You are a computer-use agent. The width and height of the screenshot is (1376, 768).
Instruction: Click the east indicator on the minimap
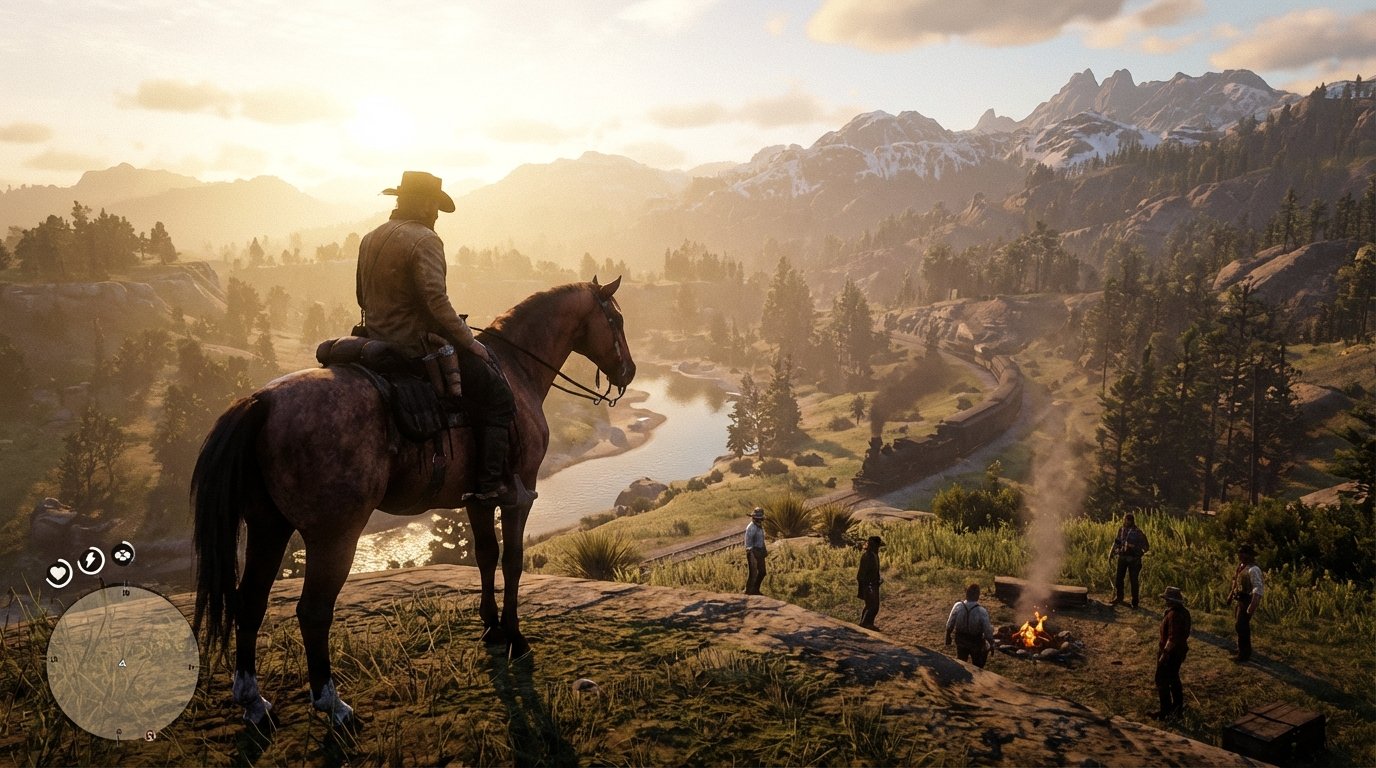pos(191,668)
